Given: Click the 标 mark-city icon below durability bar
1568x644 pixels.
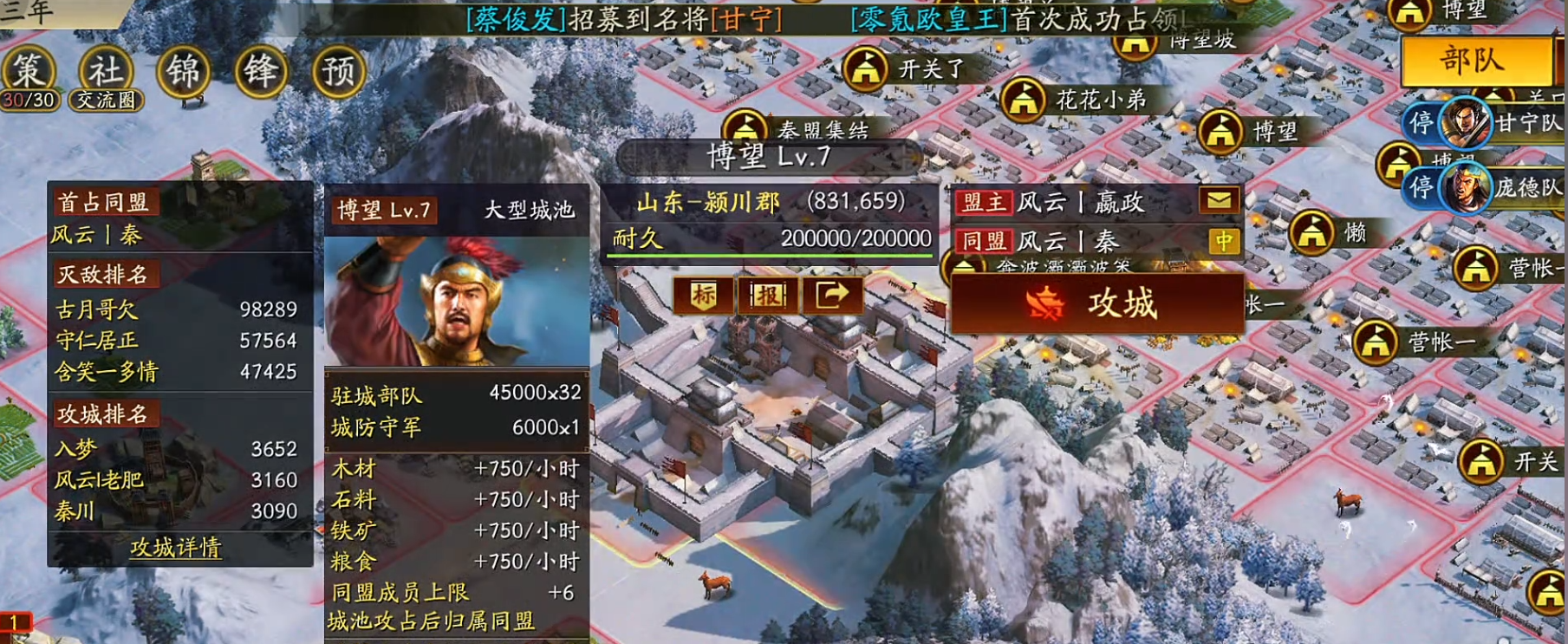Looking at the screenshot, I should [704, 296].
